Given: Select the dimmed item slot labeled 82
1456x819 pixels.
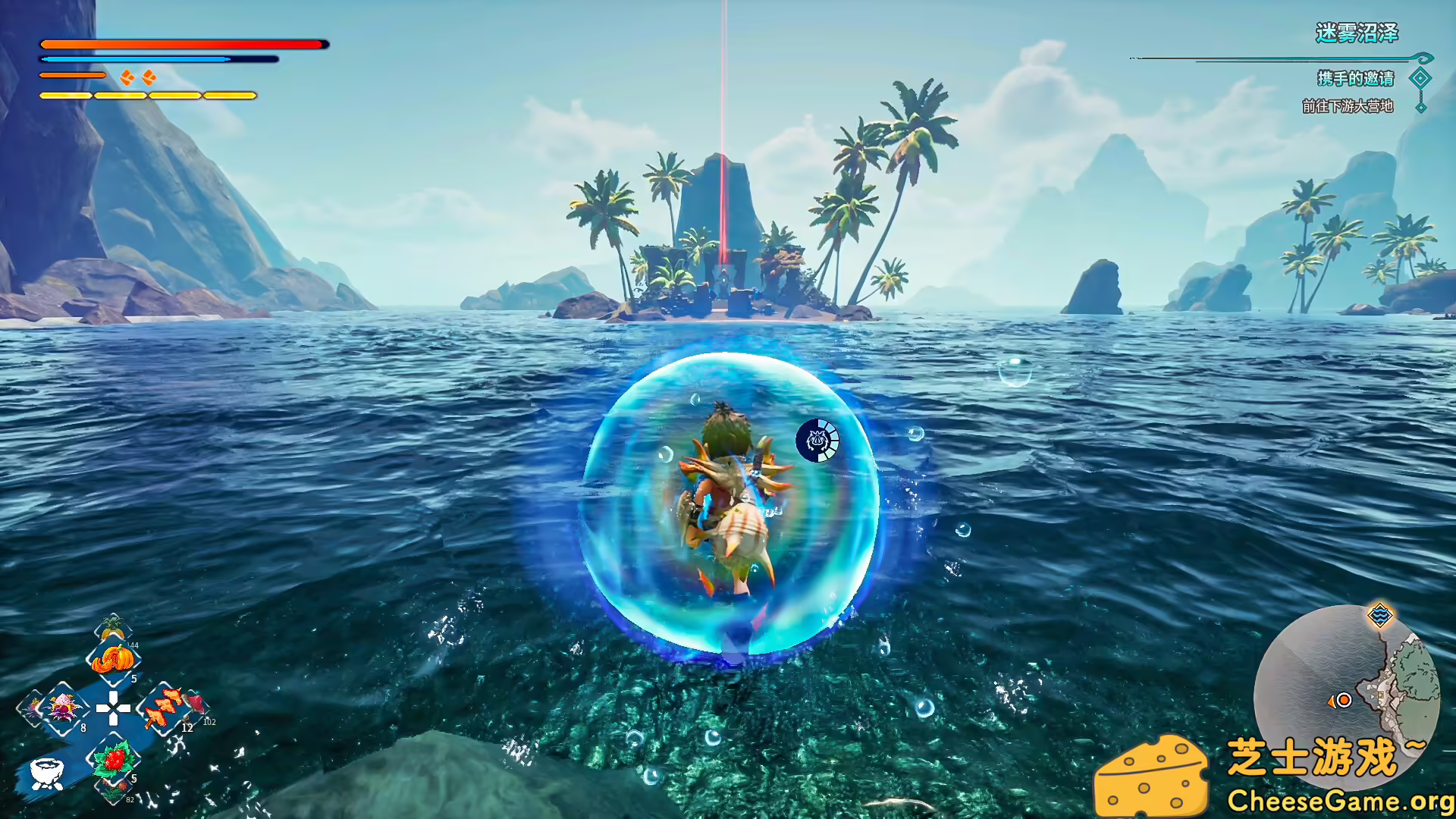Looking at the screenshot, I should pyautogui.click(x=112, y=792).
